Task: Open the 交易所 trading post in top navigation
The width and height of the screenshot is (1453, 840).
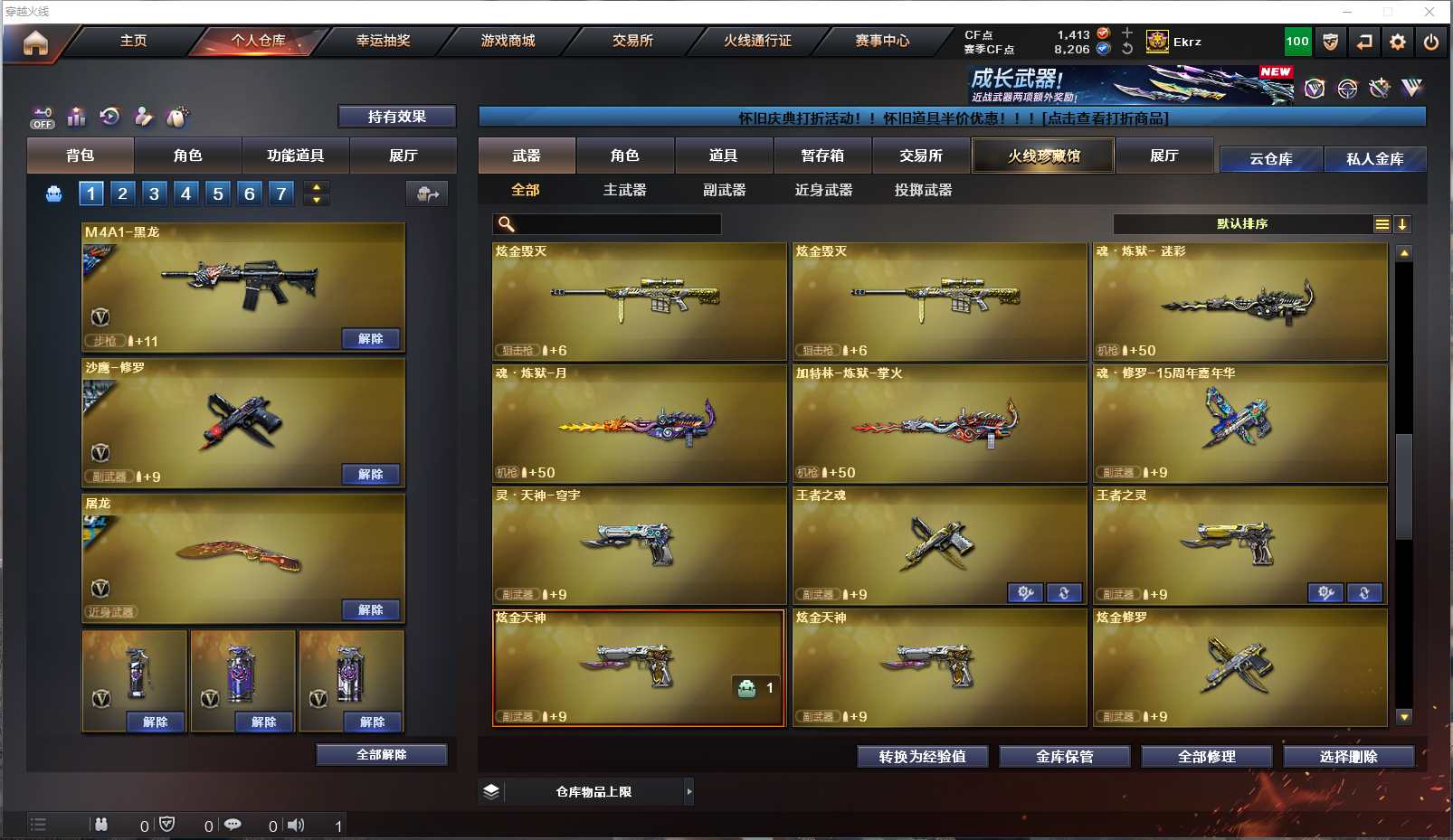Action: pos(632,41)
